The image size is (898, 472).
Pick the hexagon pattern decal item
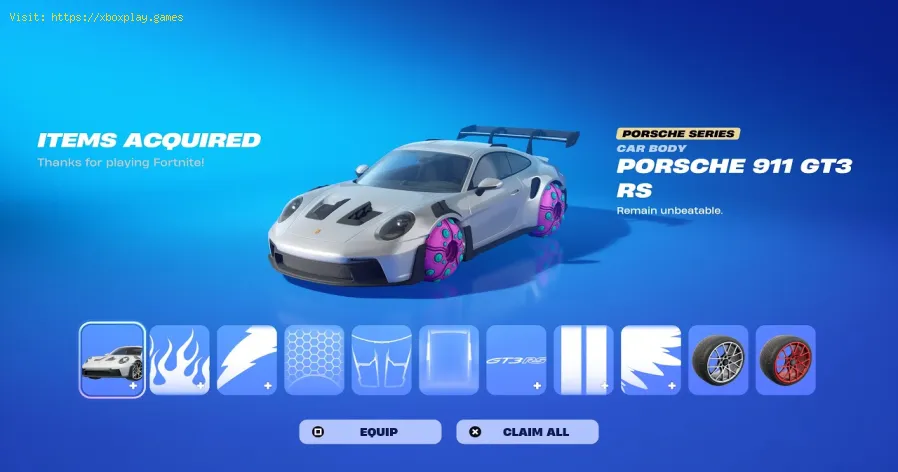pos(314,359)
